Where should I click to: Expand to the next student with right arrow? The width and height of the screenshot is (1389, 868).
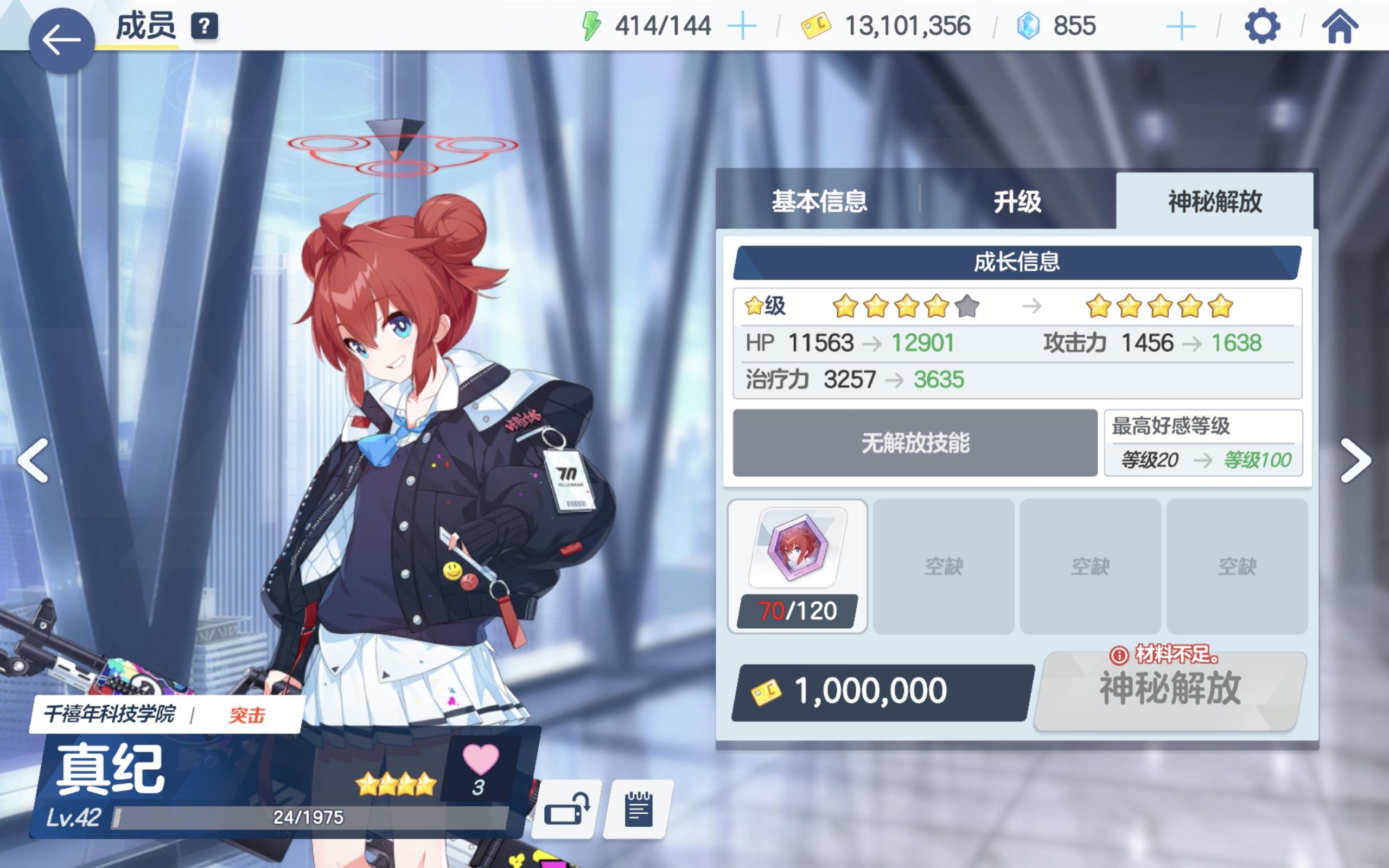[x=1356, y=459]
